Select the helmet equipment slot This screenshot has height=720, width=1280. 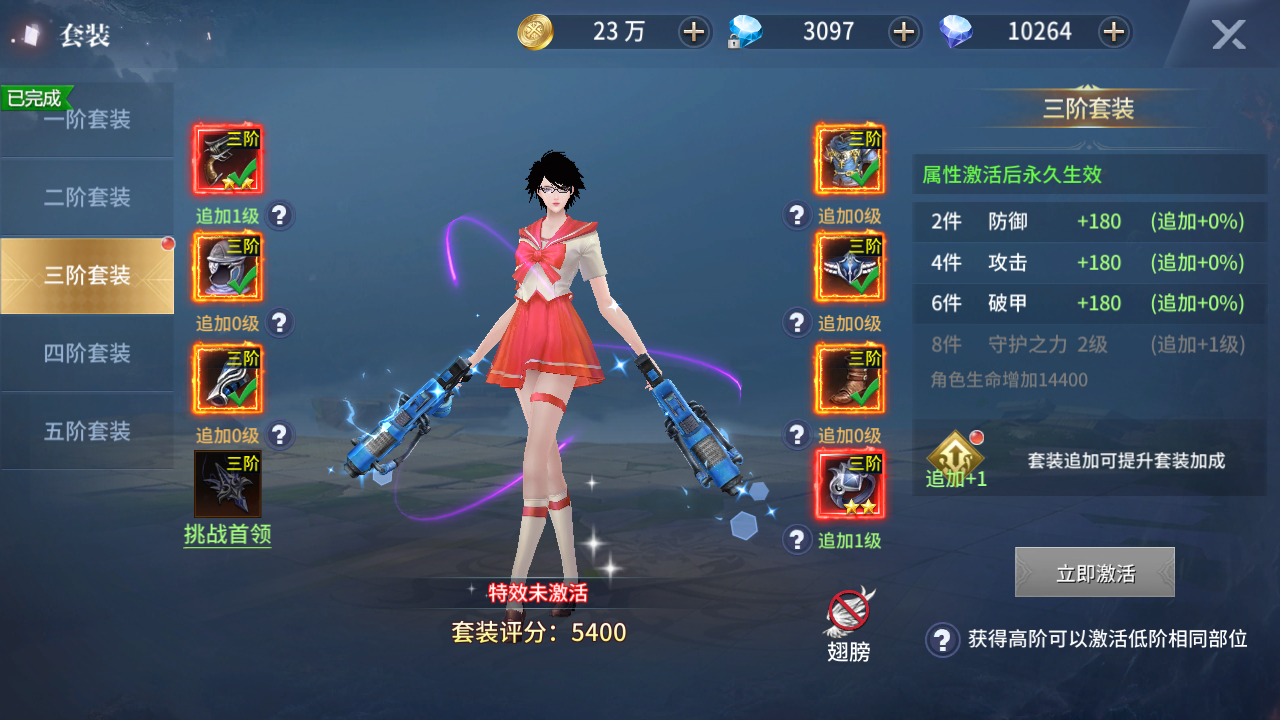click(x=227, y=267)
